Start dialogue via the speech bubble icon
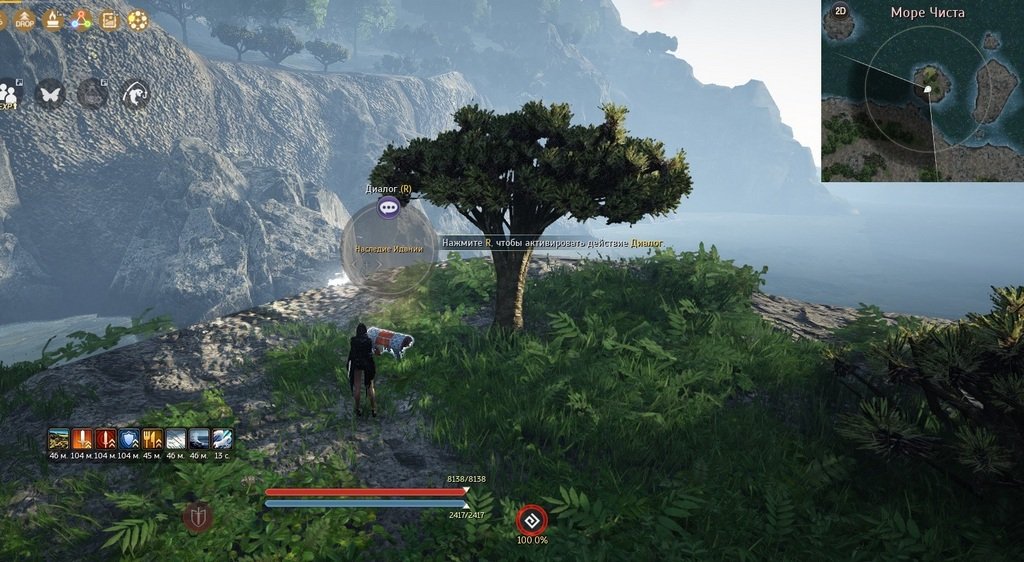 [389, 207]
